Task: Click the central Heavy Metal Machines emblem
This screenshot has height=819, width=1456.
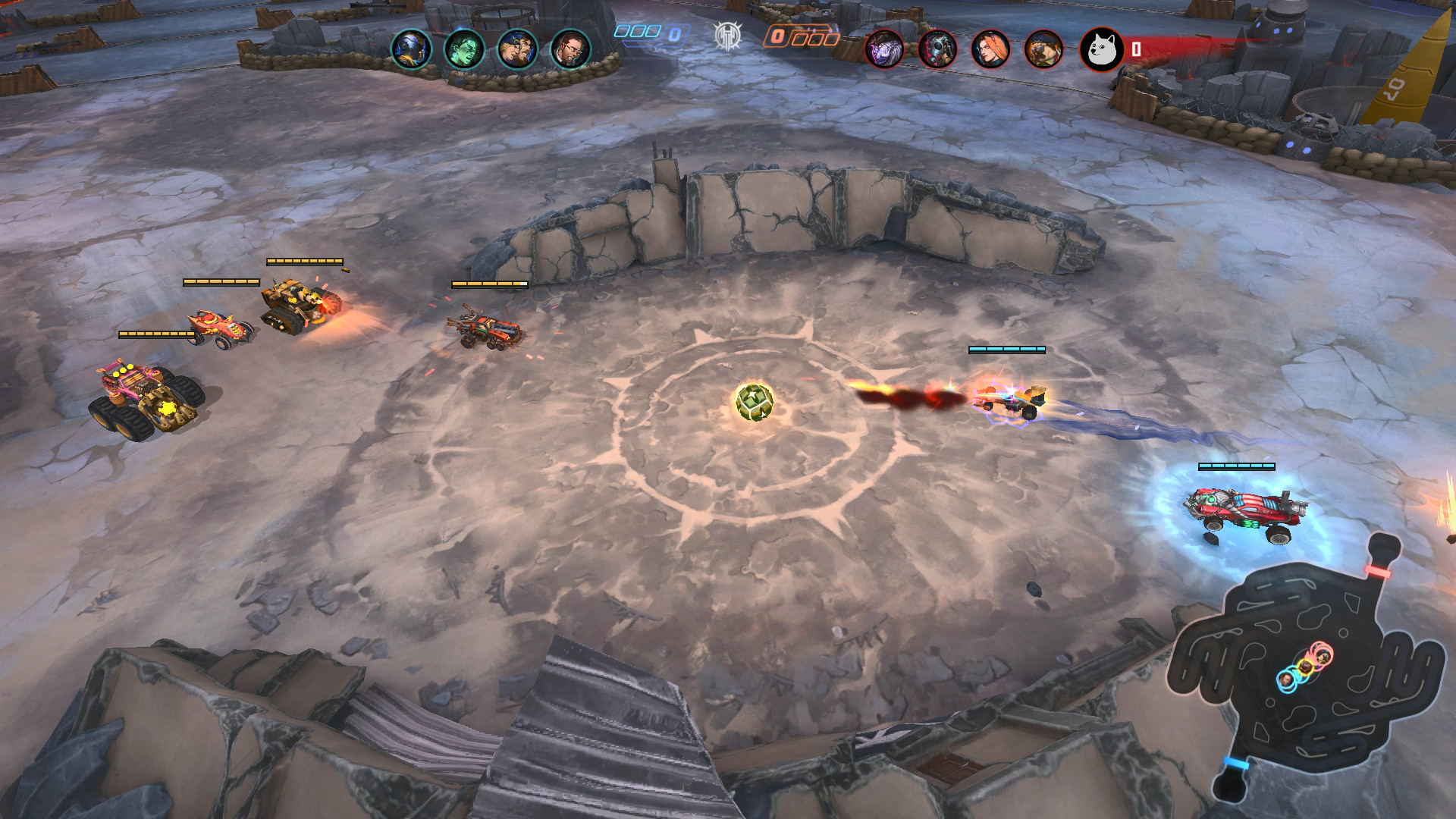Action: [x=728, y=33]
